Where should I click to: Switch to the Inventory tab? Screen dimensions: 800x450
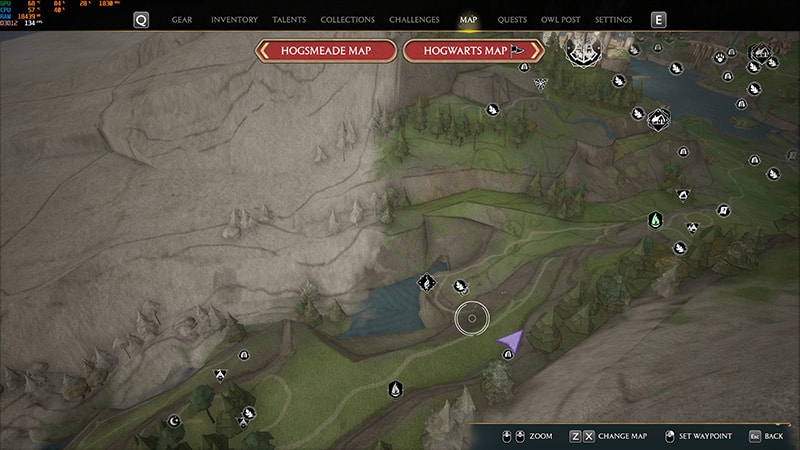point(234,20)
